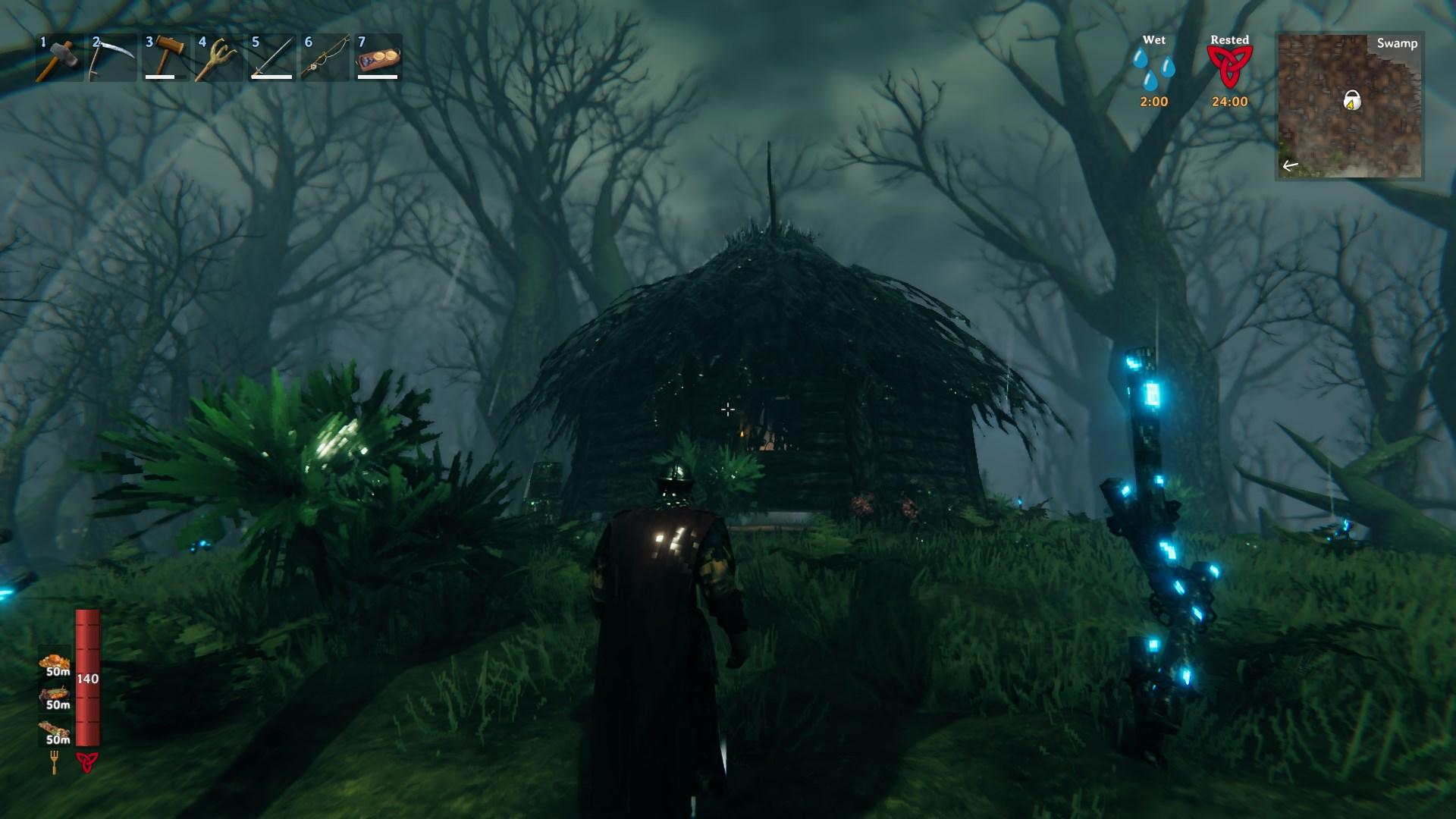The height and width of the screenshot is (819, 1456).
Task: Click the orange heaped food buff icon
Action: [x=55, y=662]
